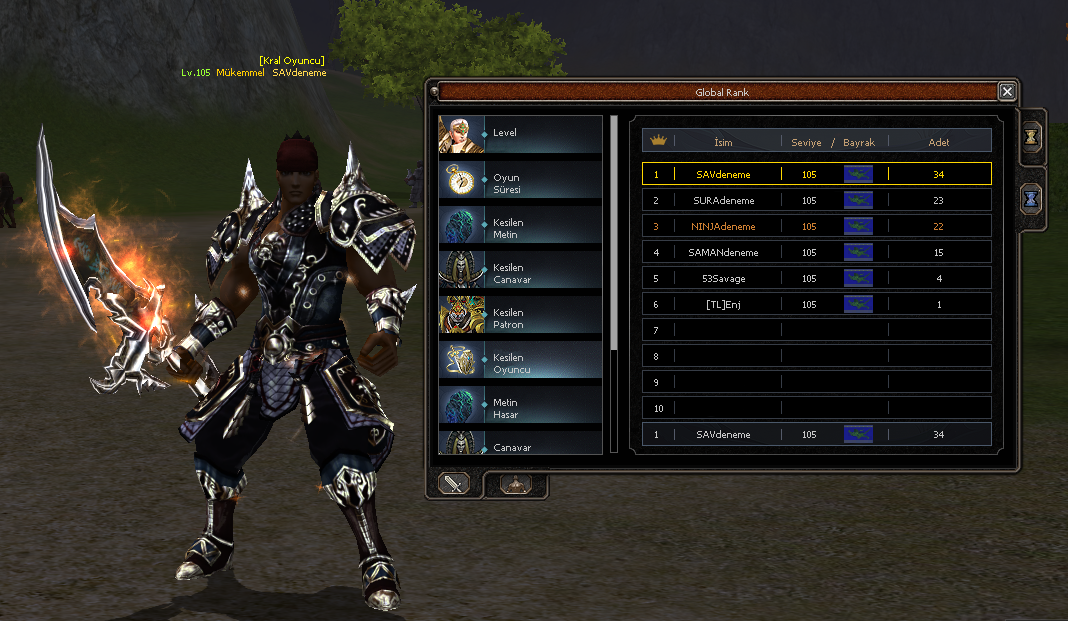Switch to the gold hourglass side tab

pyautogui.click(x=1032, y=138)
